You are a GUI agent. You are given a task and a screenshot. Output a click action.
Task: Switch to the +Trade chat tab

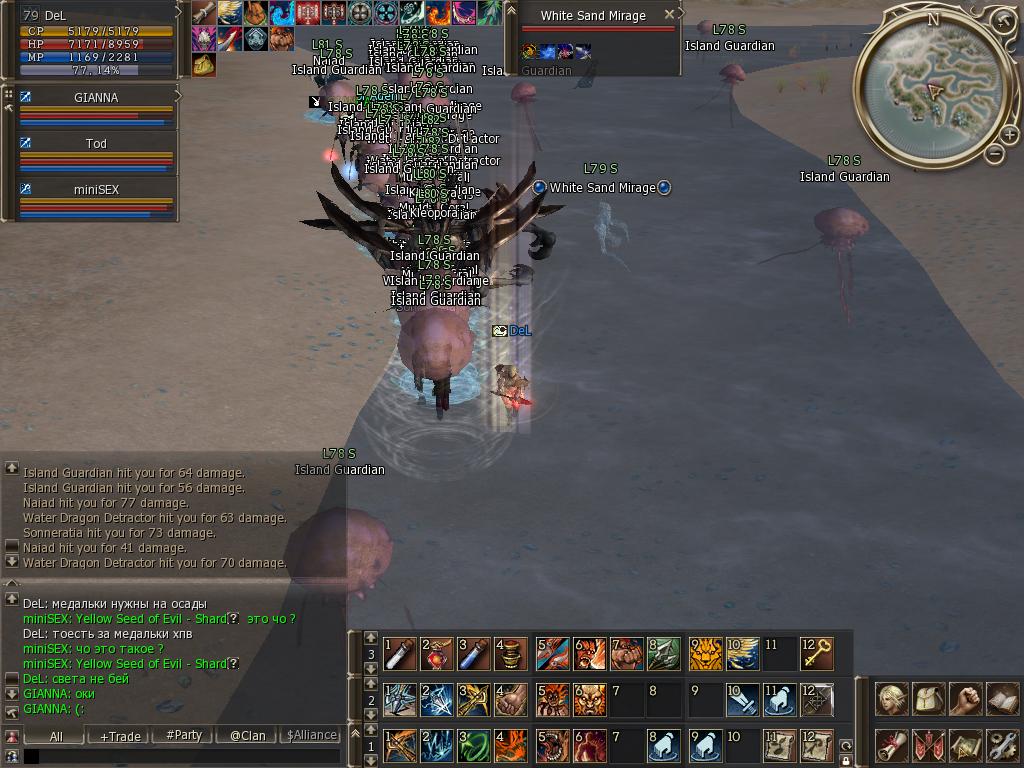[120, 736]
